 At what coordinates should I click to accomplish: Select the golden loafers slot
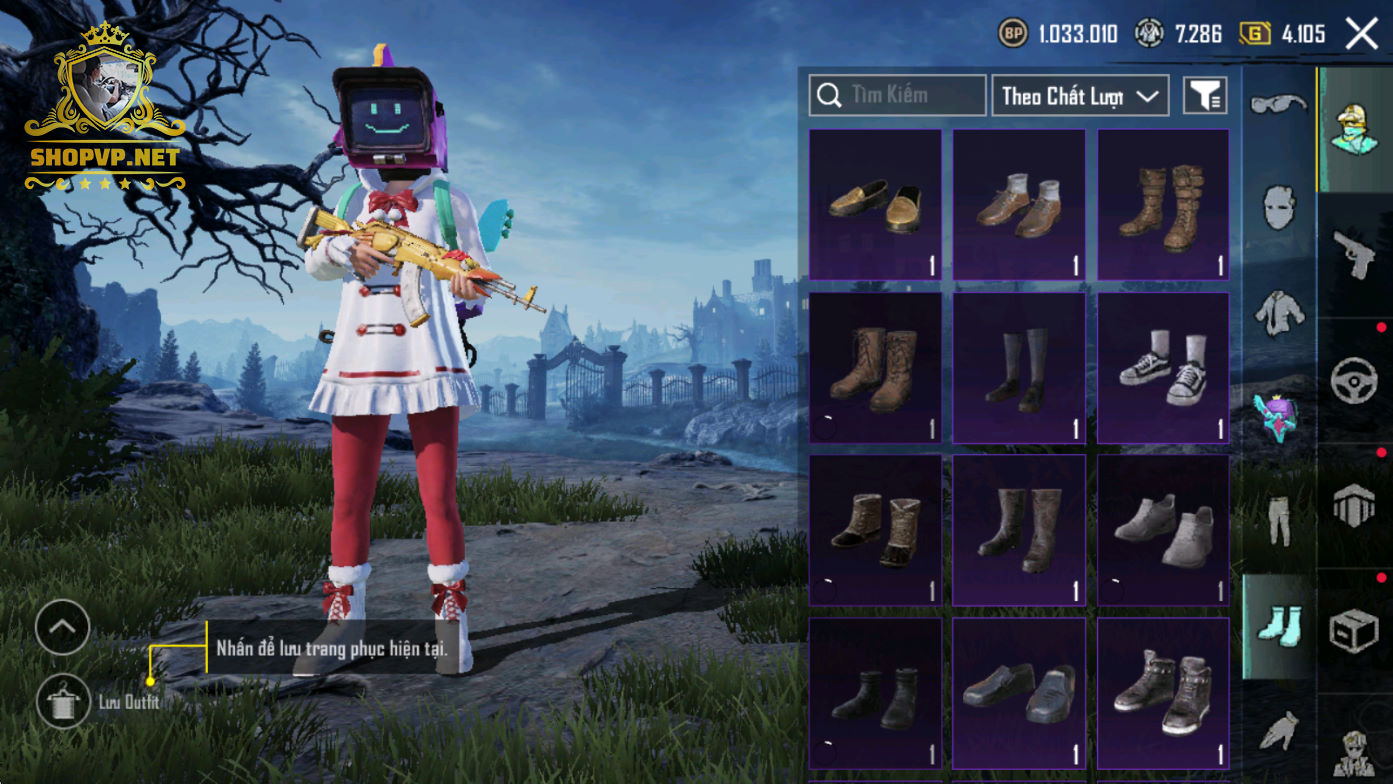(x=875, y=204)
